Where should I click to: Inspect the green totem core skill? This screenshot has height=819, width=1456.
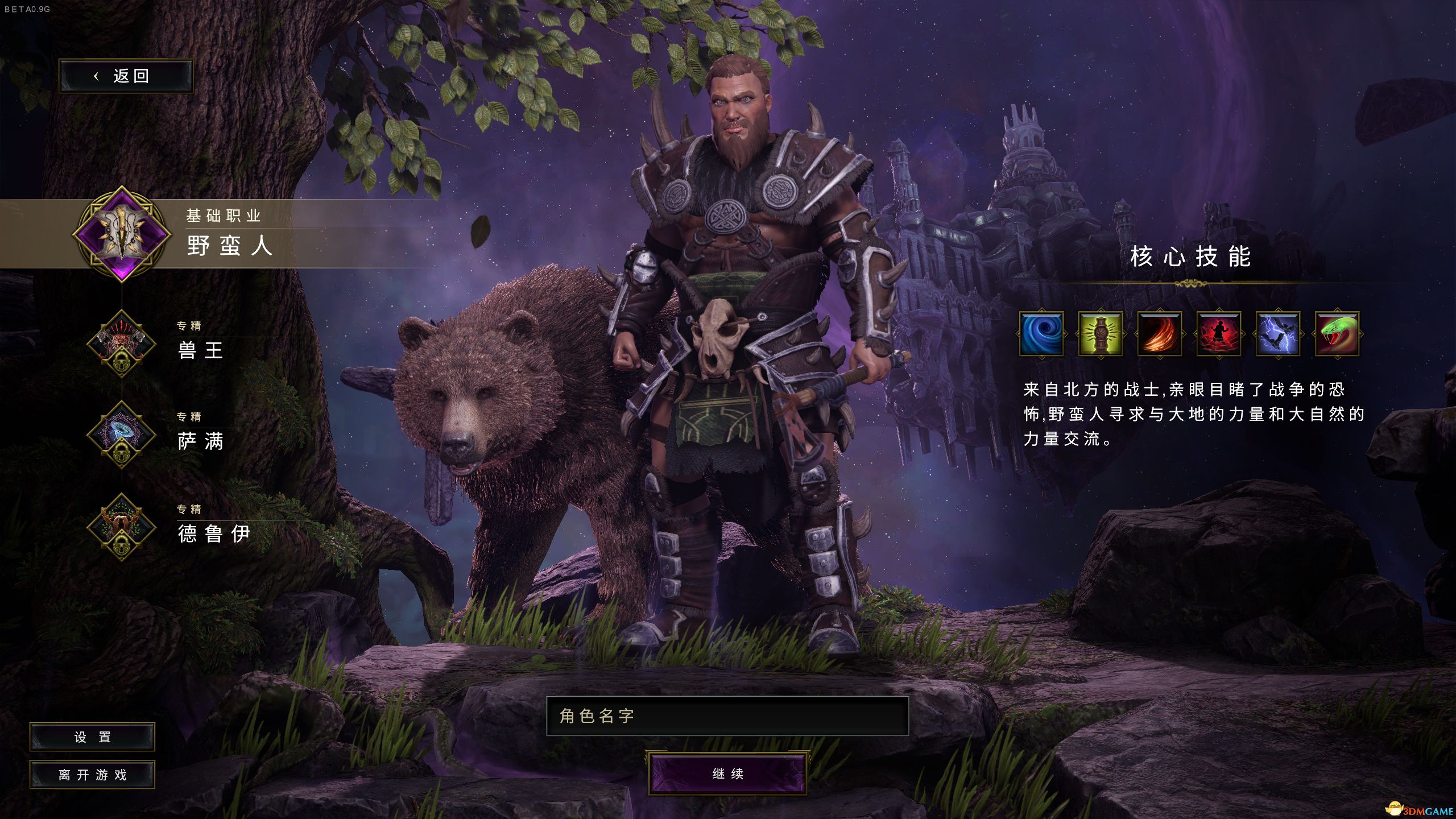(x=1100, y=334)
